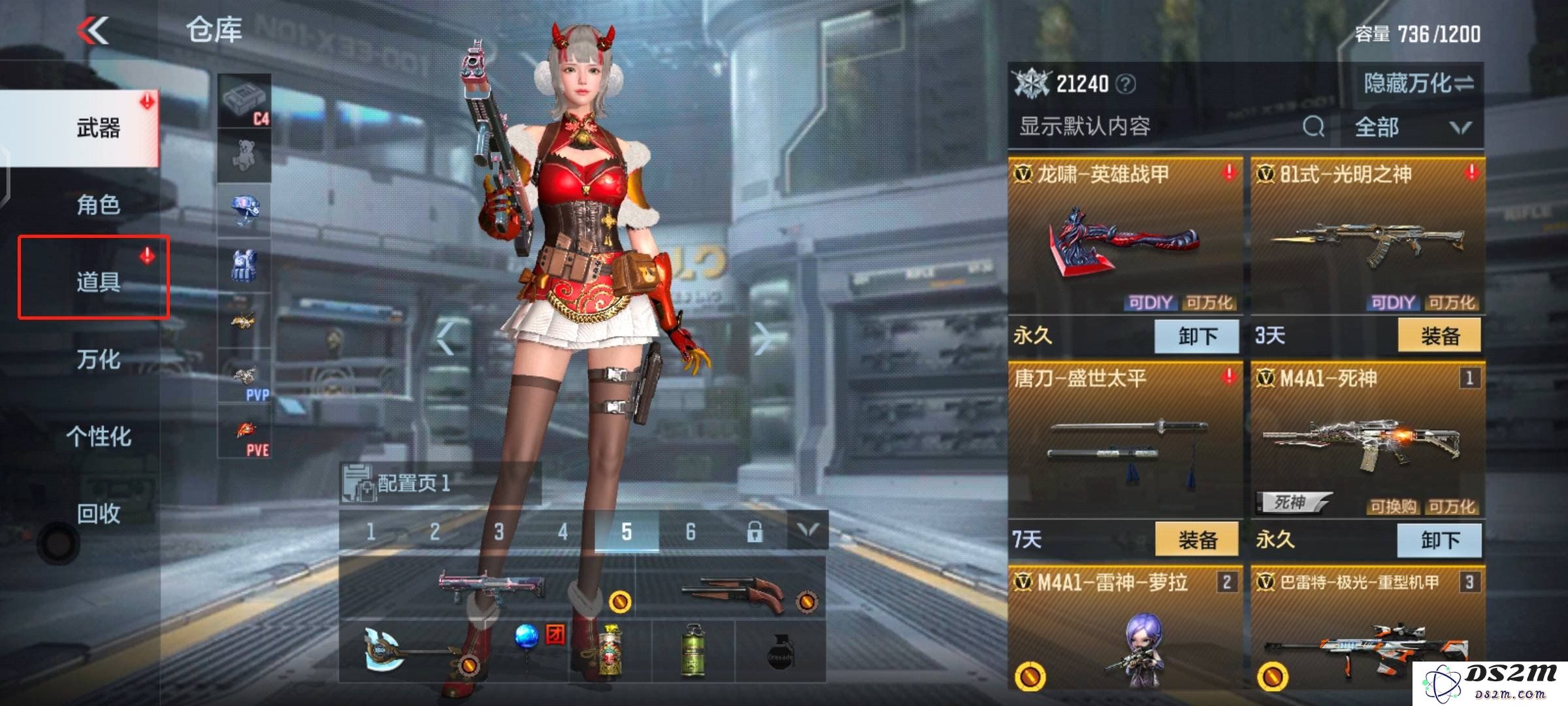Switch to the 武器 weapons tab
The height and width of the screenshot is (706, 1568).
coord(98,127)
